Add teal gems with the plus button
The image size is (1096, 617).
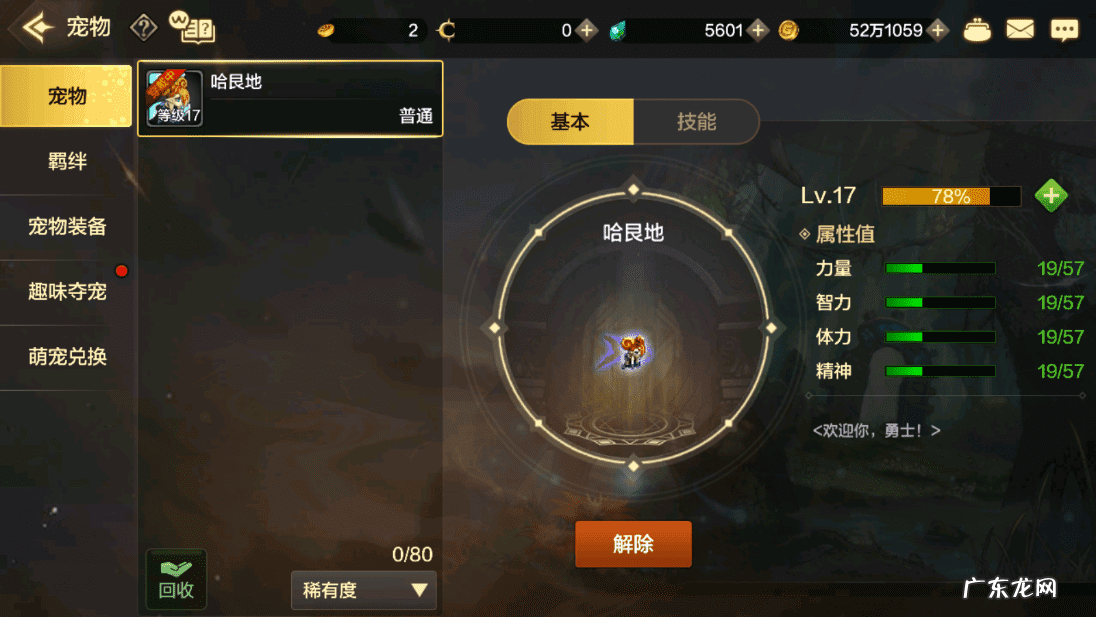[758, 30]
